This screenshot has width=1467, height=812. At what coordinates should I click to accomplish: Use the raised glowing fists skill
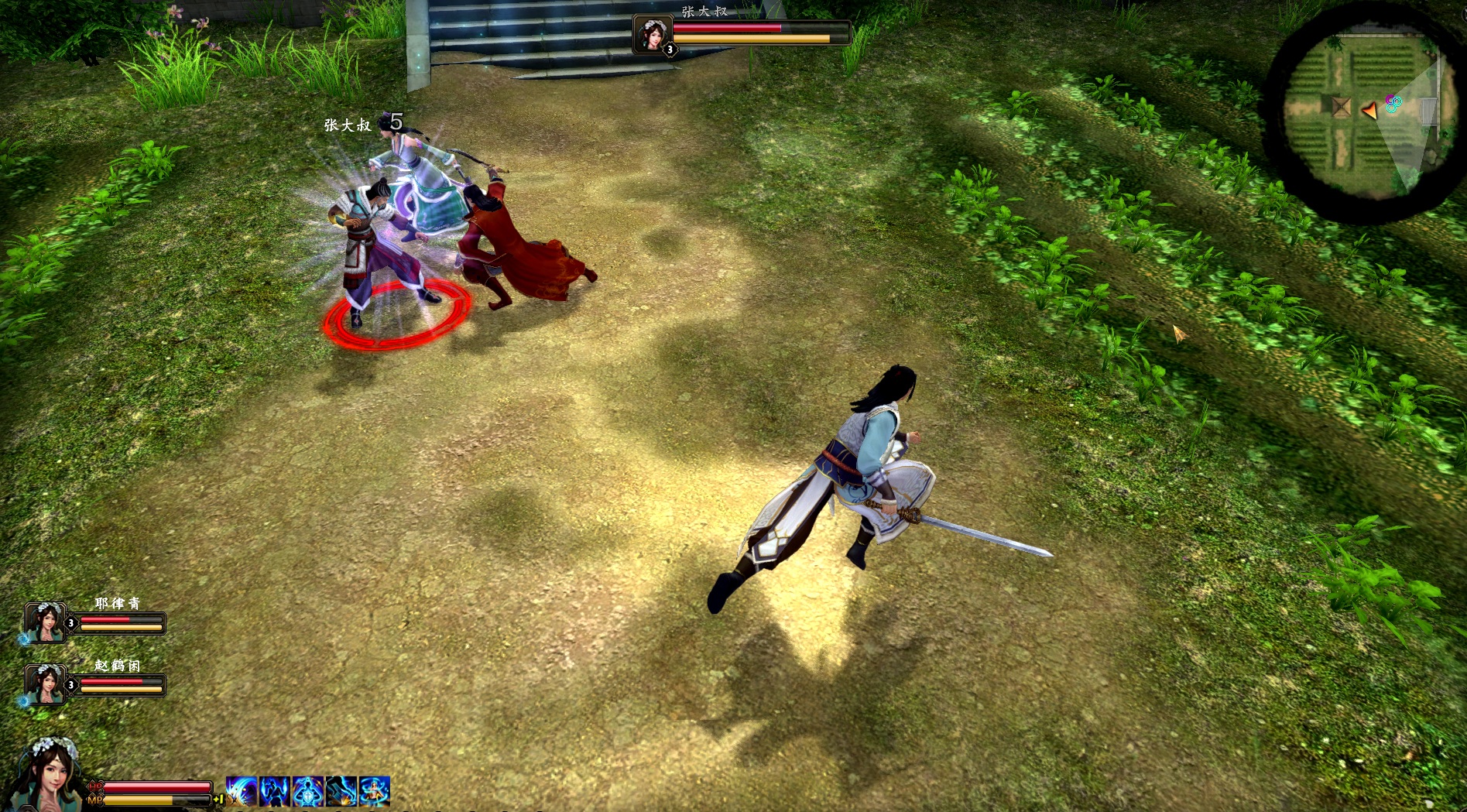click(x=275, y=791)
